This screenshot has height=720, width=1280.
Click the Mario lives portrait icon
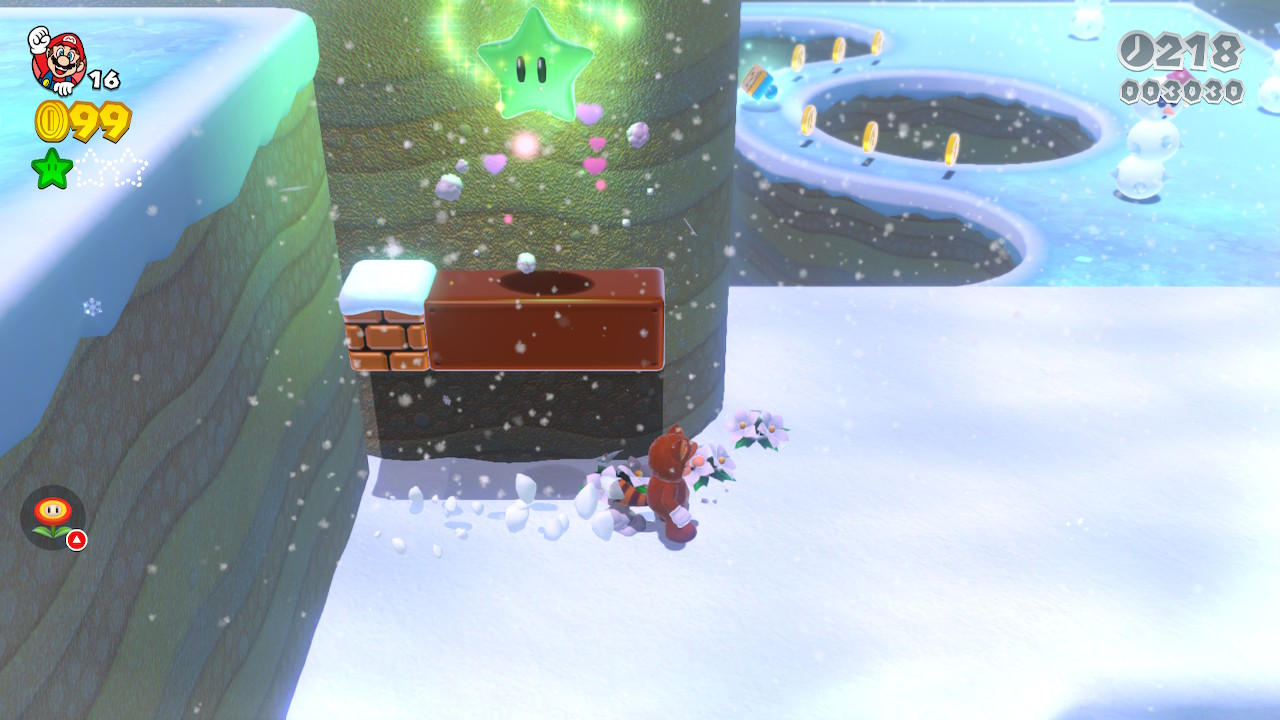click(x=57, y=59)
